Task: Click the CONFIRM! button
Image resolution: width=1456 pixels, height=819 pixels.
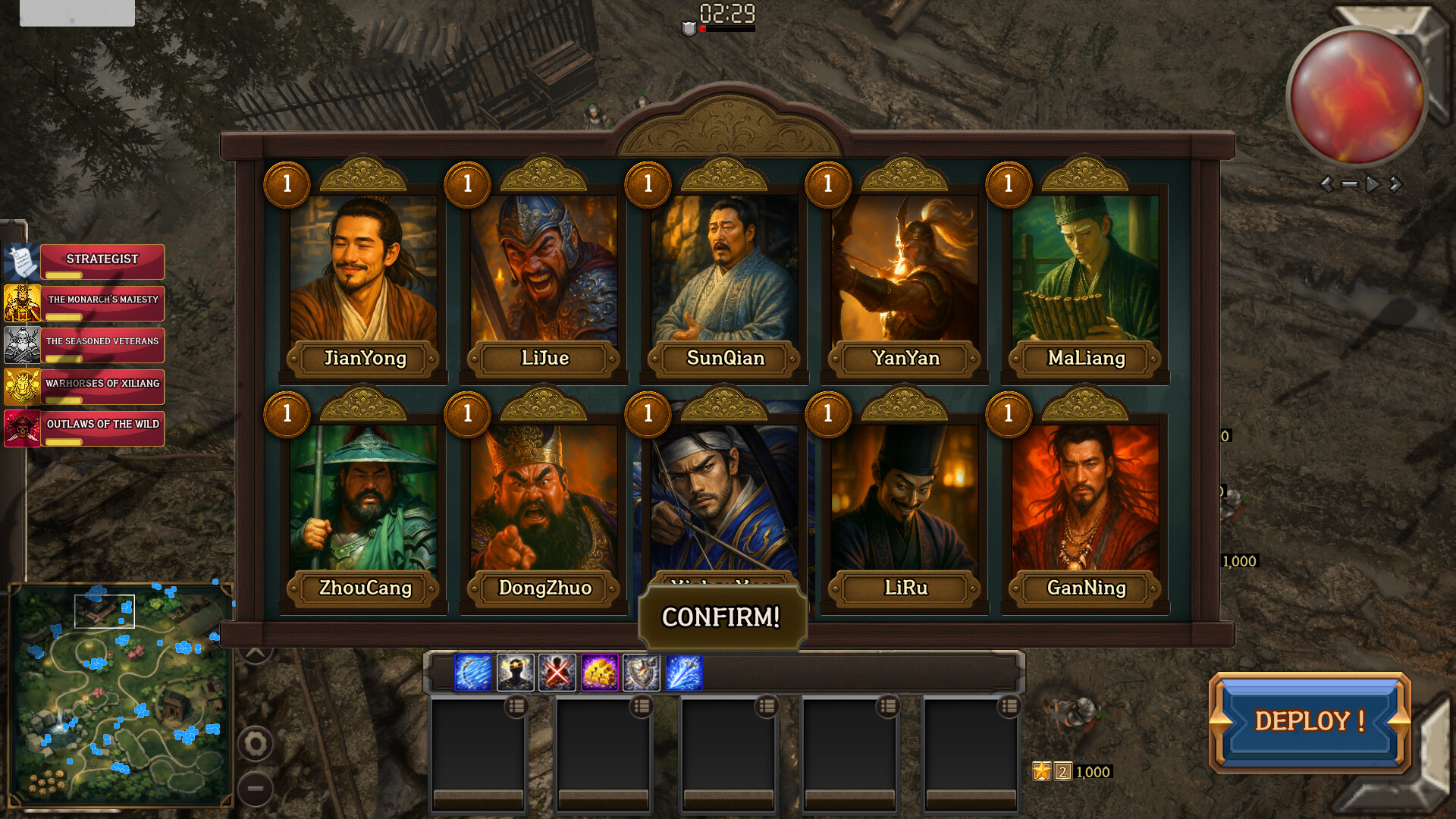Action: click(721, 617)
